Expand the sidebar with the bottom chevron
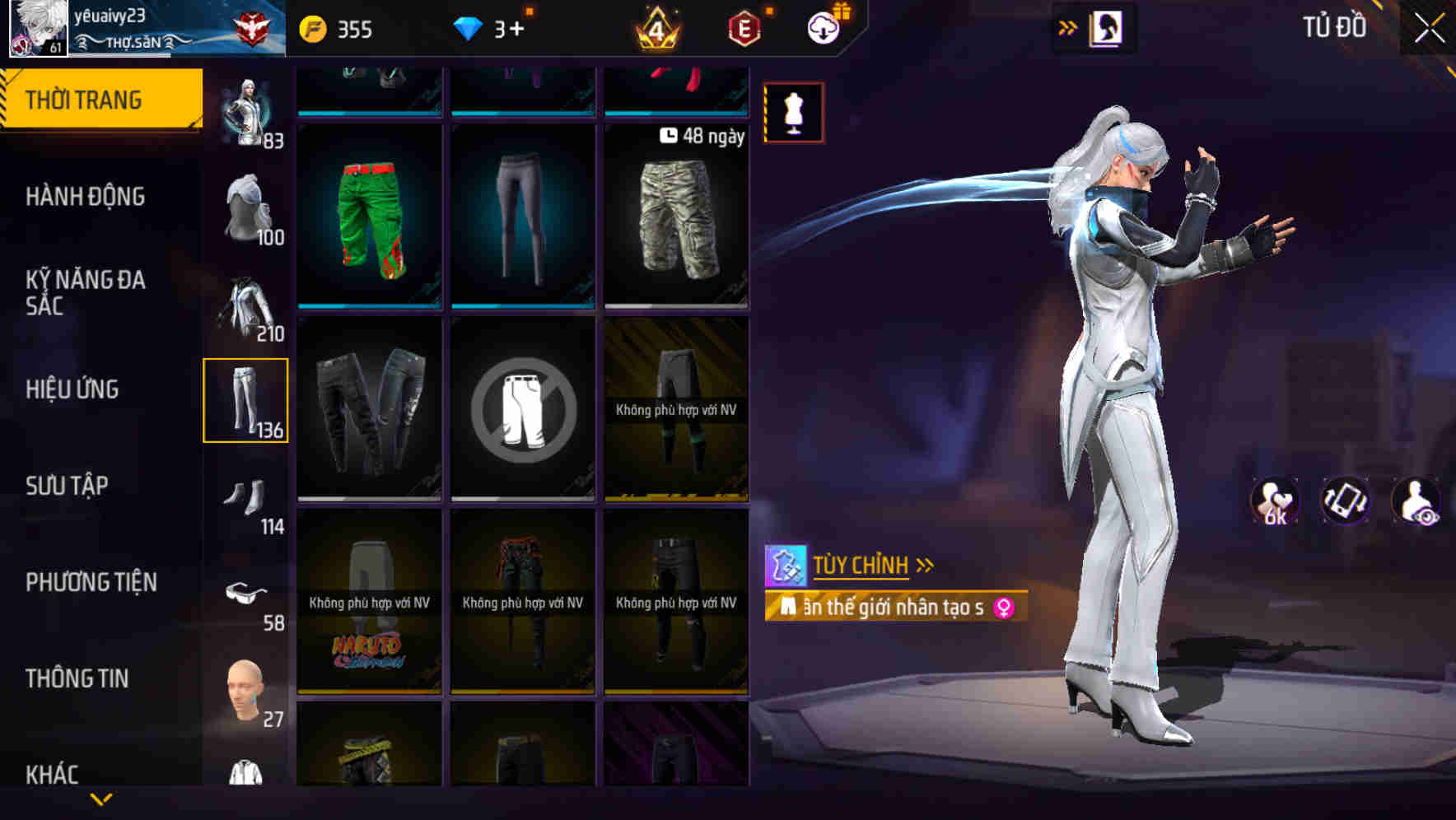The width and height of the screenshot is (1456, 820). pyautogui.click(x=101, y=797)
